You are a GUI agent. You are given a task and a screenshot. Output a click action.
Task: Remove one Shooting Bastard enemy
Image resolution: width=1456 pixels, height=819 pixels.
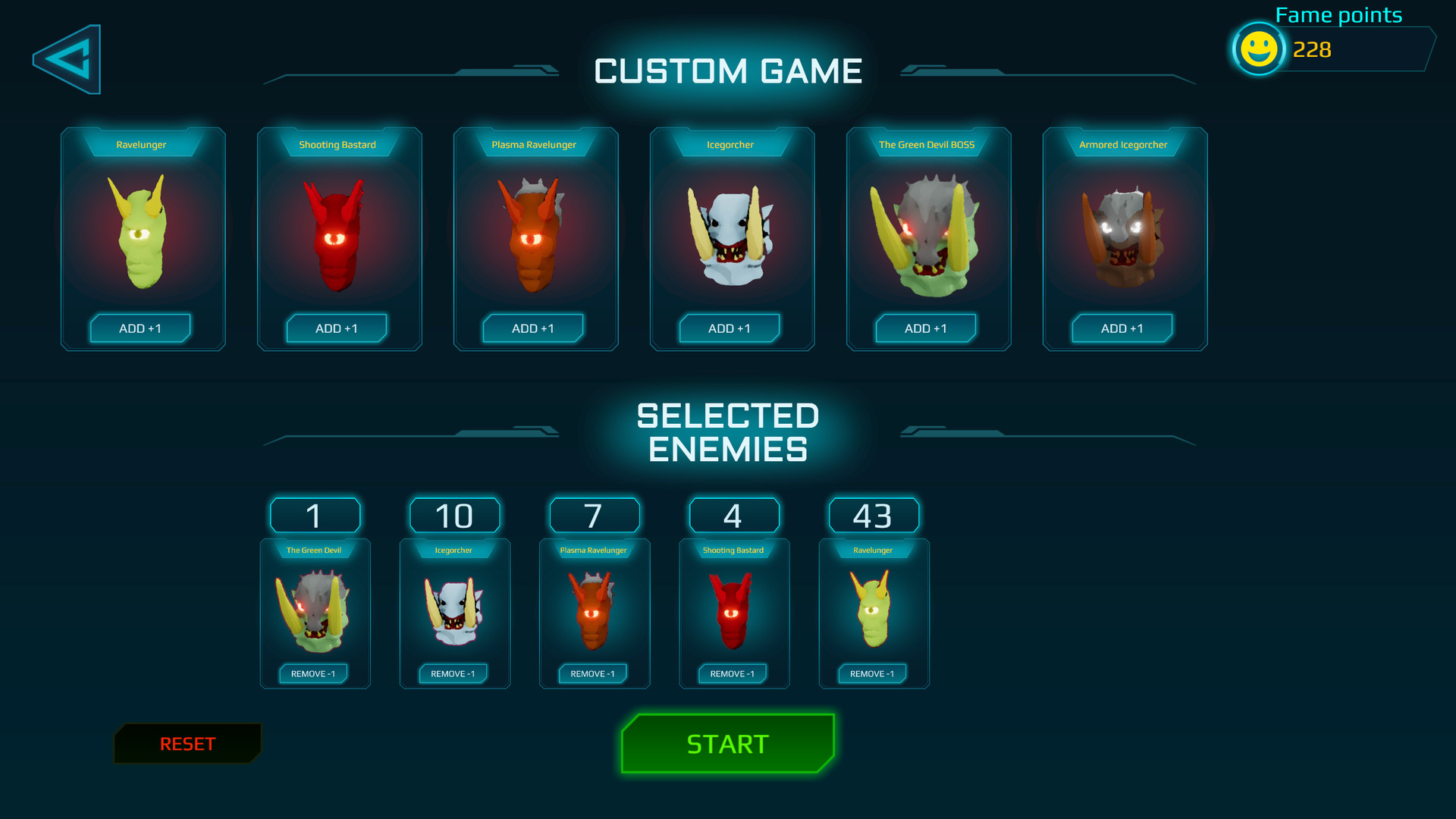point(733,673)
